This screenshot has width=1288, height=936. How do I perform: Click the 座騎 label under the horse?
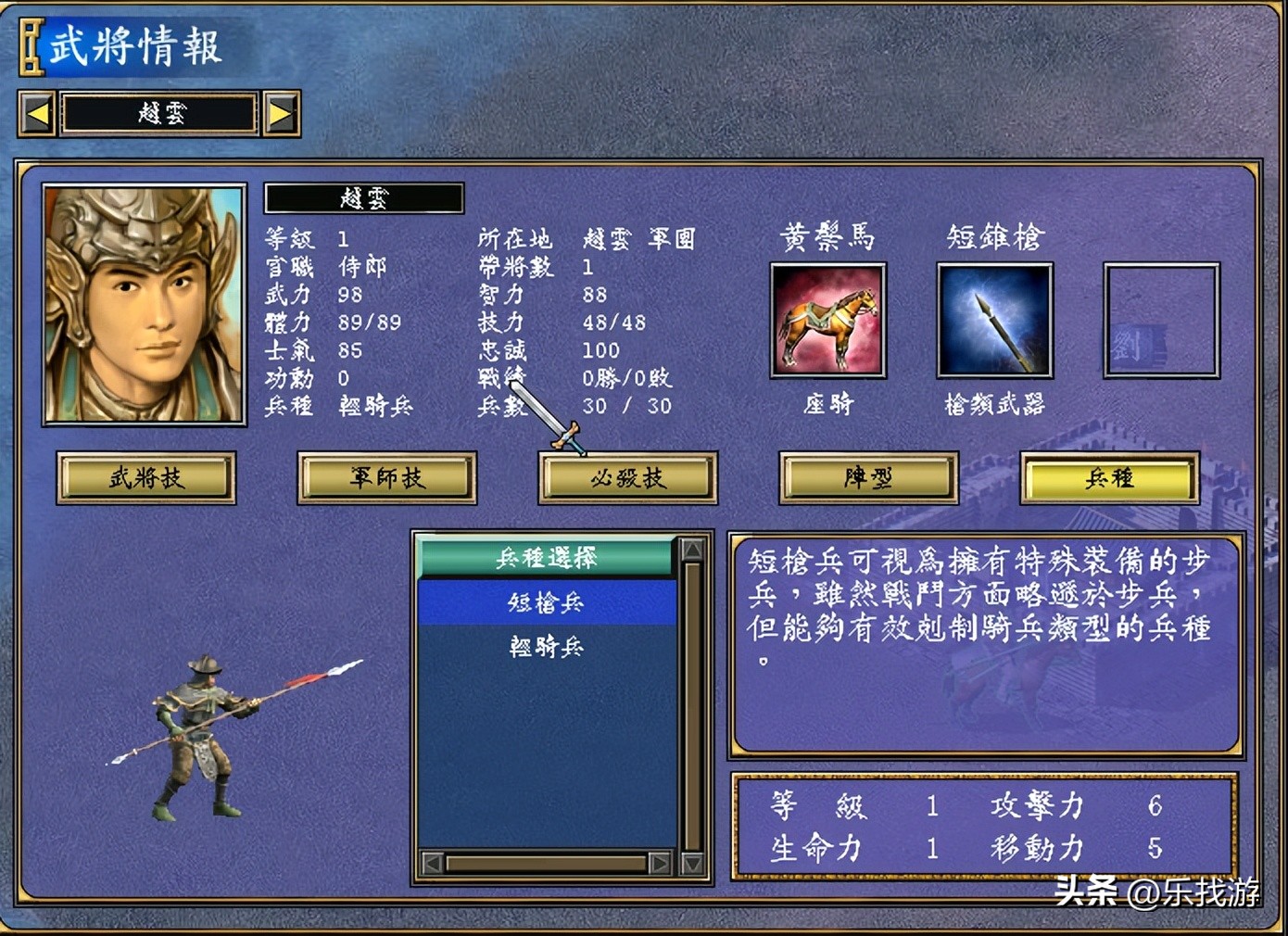pos(827,403)
